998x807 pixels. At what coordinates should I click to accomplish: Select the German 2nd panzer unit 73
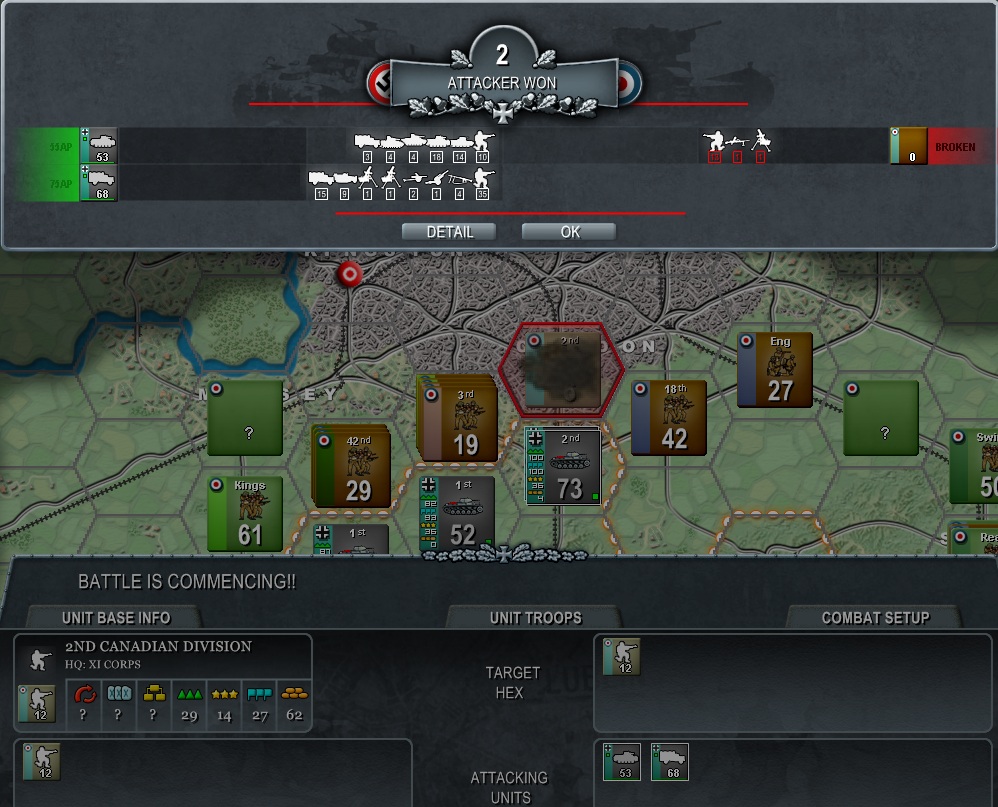pyautogui.click(x=564, y=466)
